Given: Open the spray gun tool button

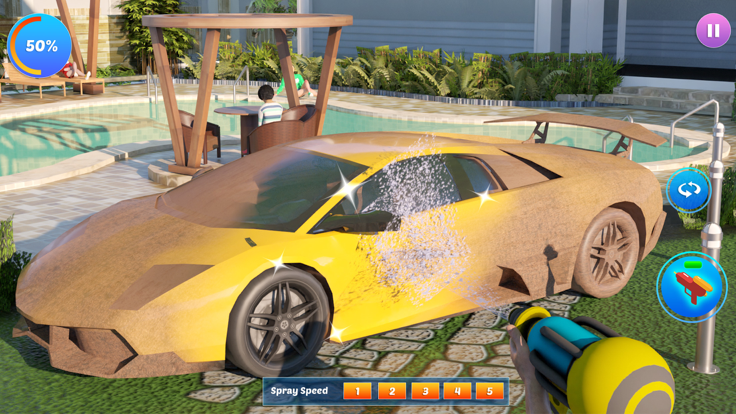Looking at the screenshot, I should [691, 287].
